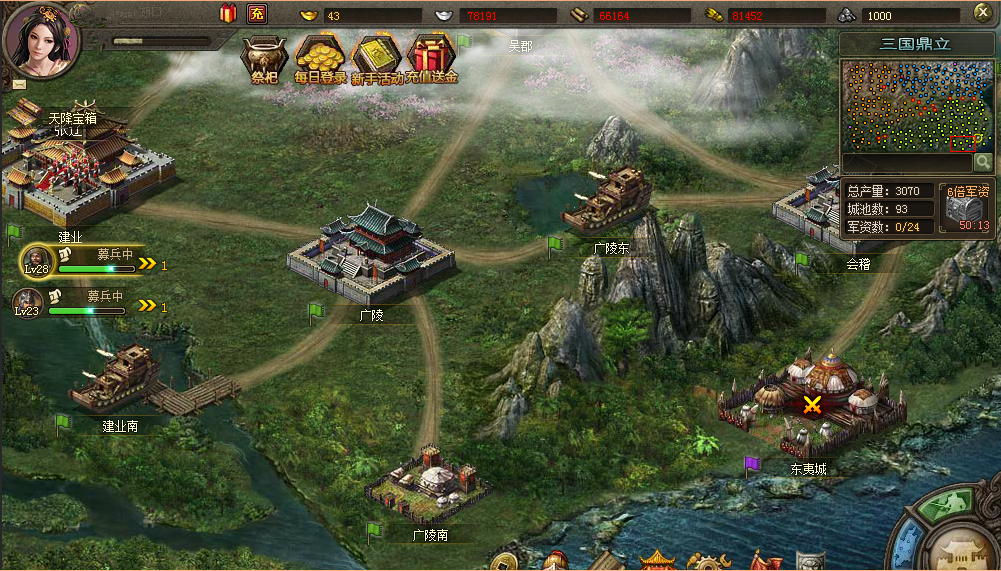Open the 新手活动 newbie event book

pyautogui.click(x=377, y=58)
